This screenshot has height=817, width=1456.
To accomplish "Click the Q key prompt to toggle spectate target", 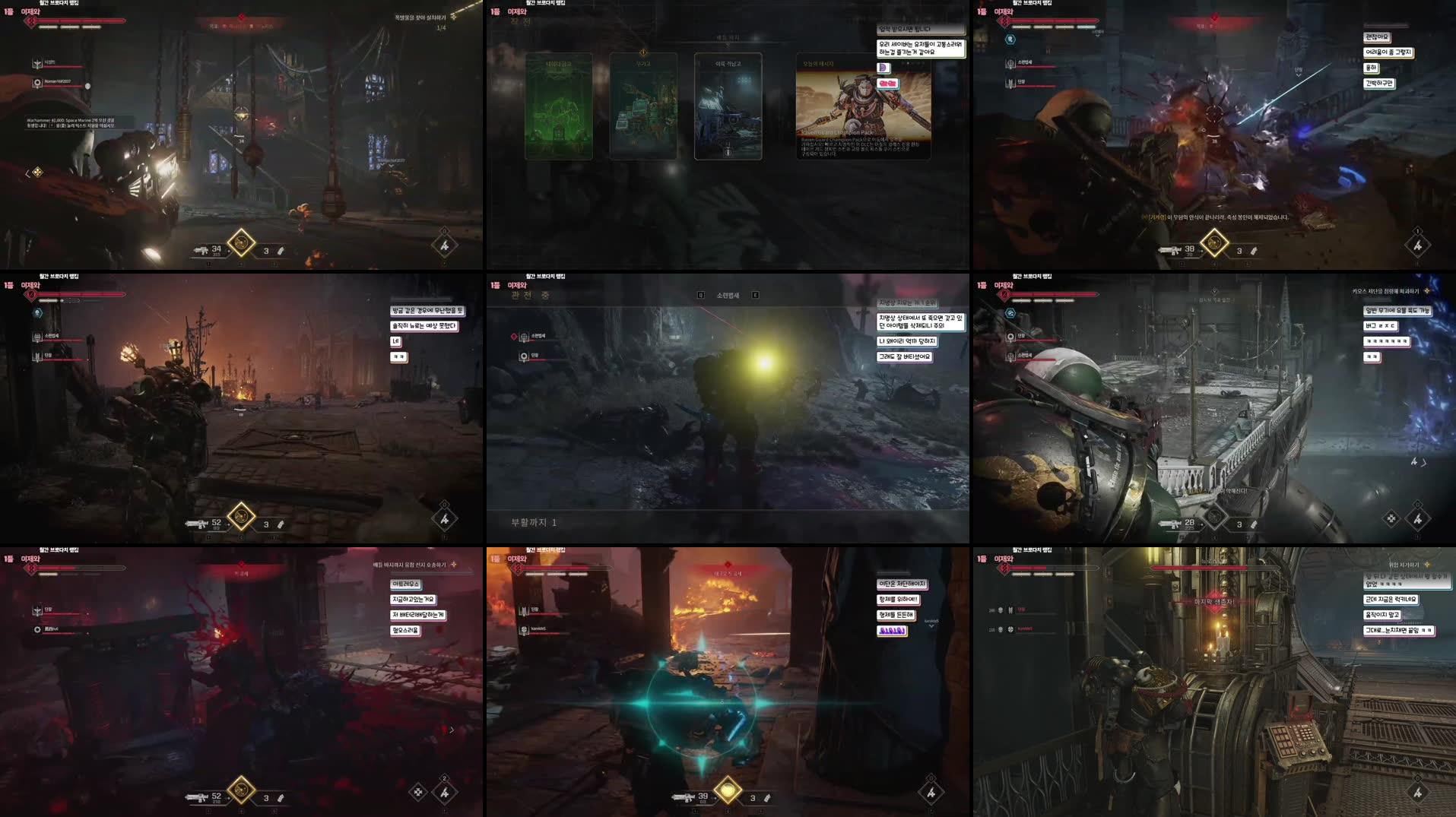I will click(699, 295).
